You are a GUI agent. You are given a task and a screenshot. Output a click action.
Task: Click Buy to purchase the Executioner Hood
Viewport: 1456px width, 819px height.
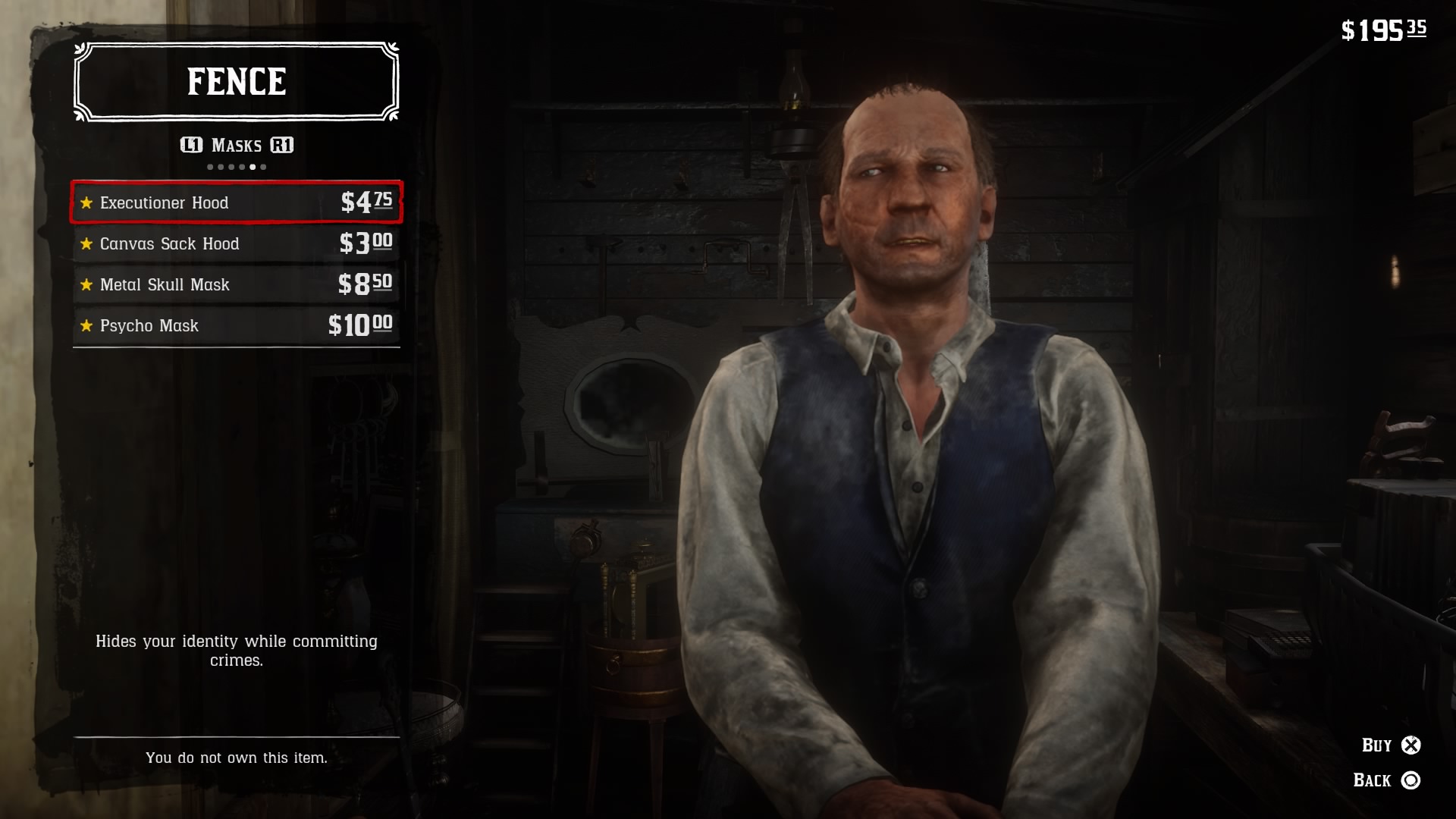coord(1382,745)
